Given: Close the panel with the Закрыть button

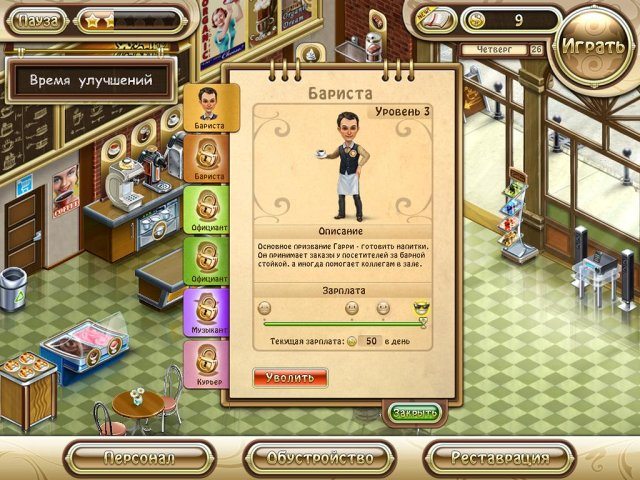Looking at the screenshot, I should point(414,412).
